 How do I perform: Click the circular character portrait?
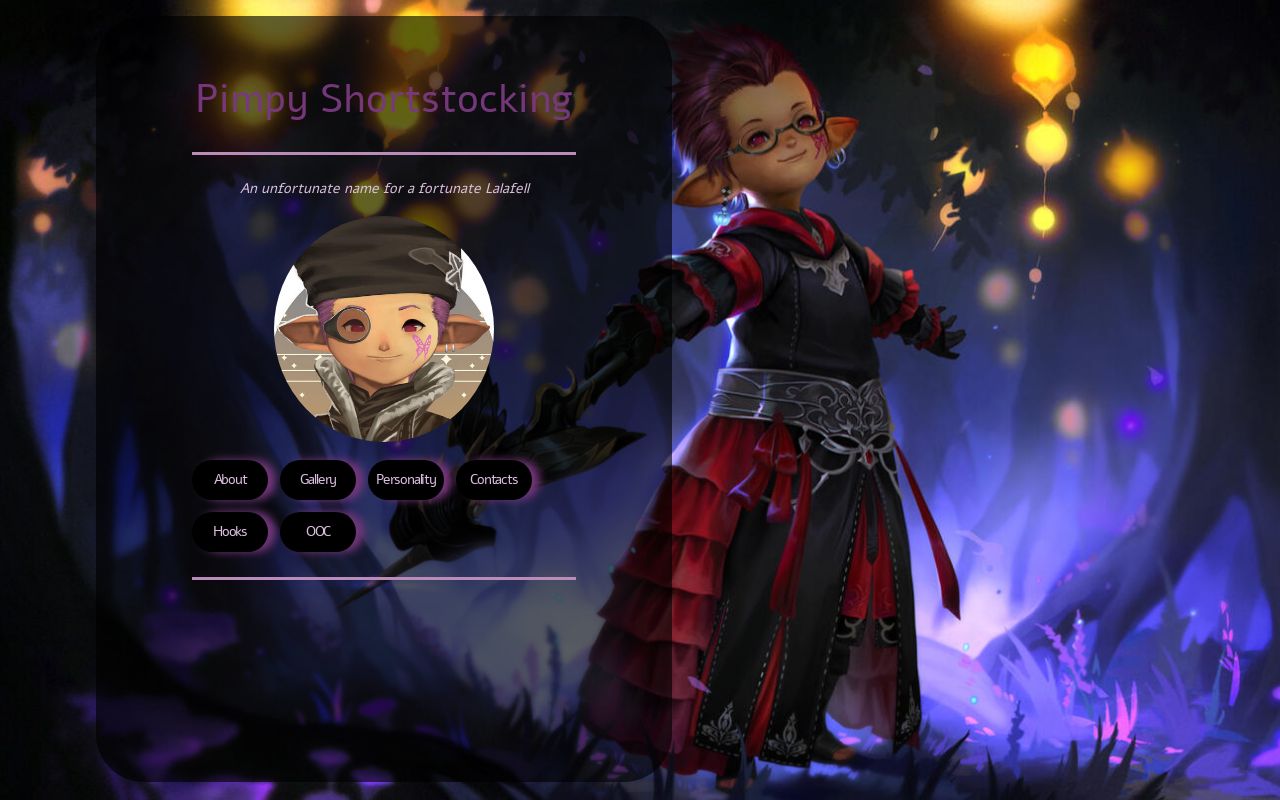[x=384, y=329]
